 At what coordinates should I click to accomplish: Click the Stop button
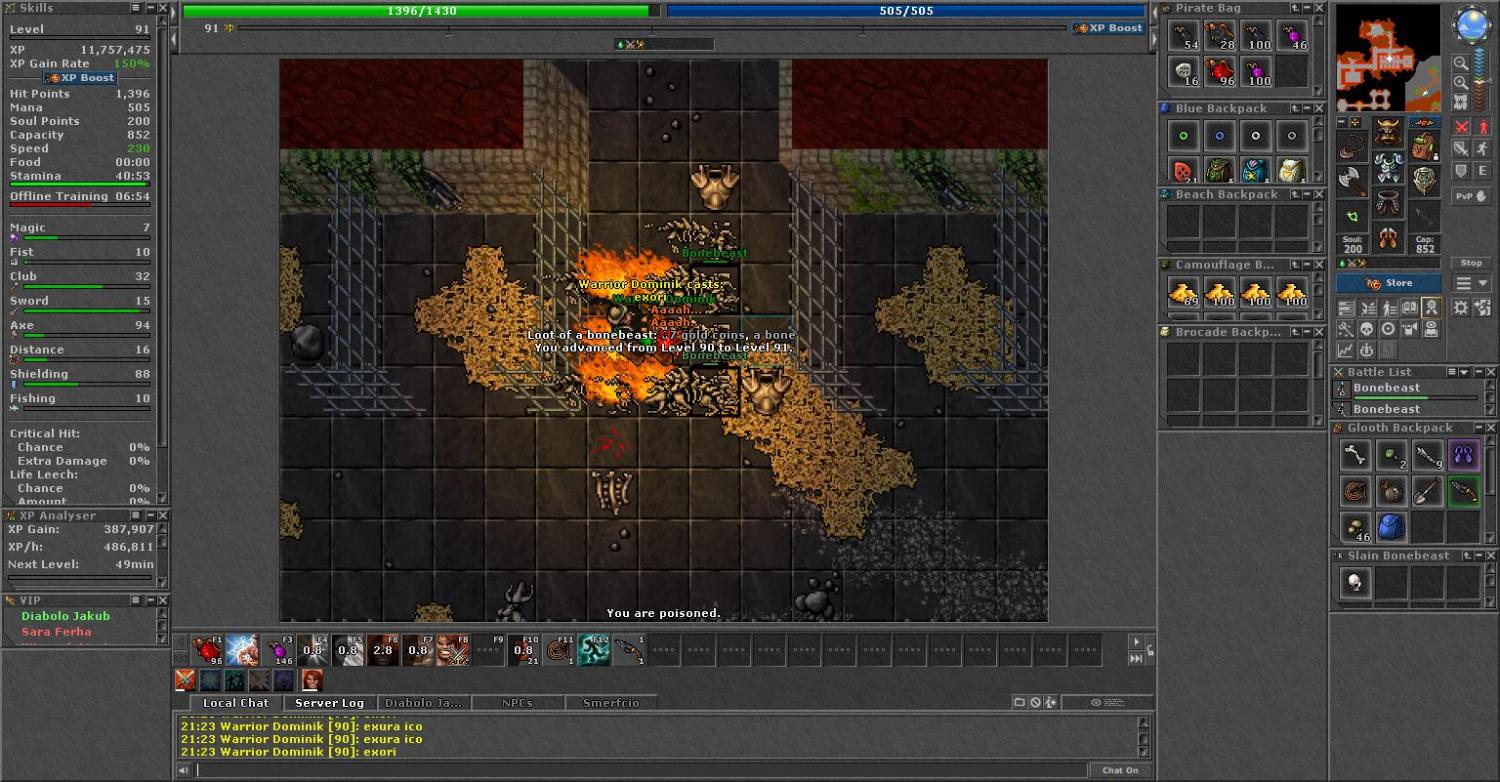pyautogui.click(x=1471, y=263)
